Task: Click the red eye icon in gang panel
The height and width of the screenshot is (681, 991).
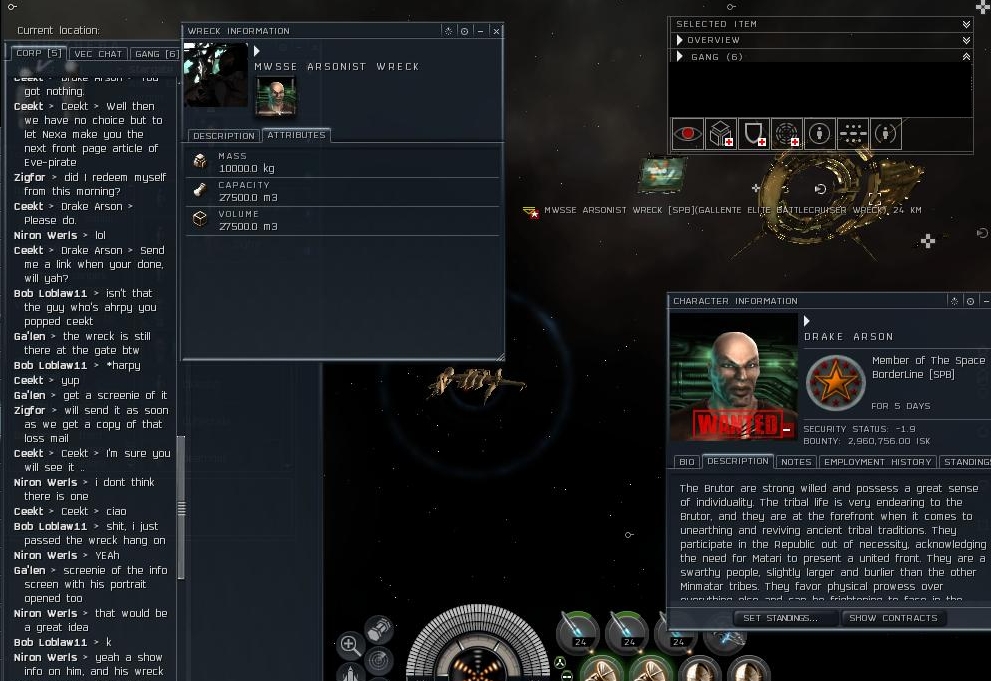Action: (687, 133)
